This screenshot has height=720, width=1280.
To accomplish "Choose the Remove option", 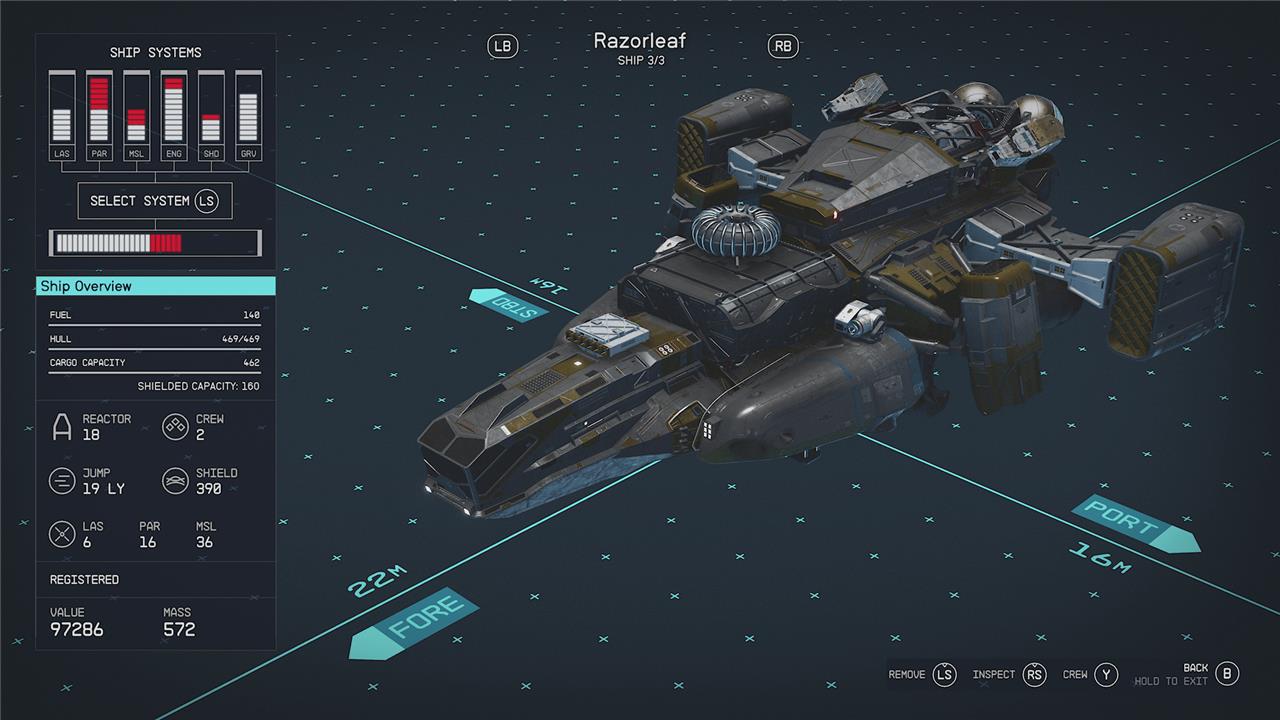I will click(x=922, y=675).
